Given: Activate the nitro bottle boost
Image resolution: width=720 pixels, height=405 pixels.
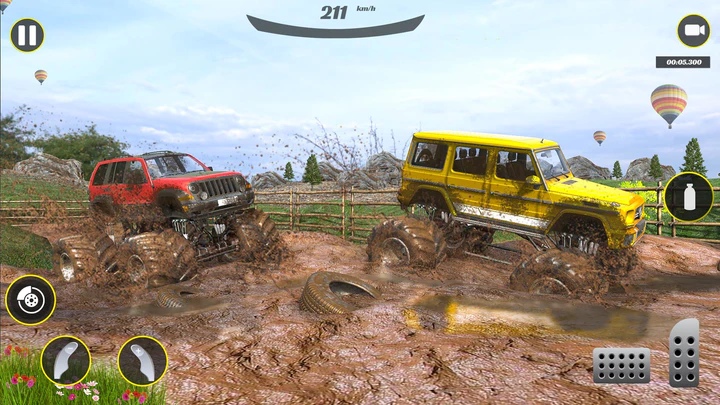Looking at the screenshot, I should 689,197.
